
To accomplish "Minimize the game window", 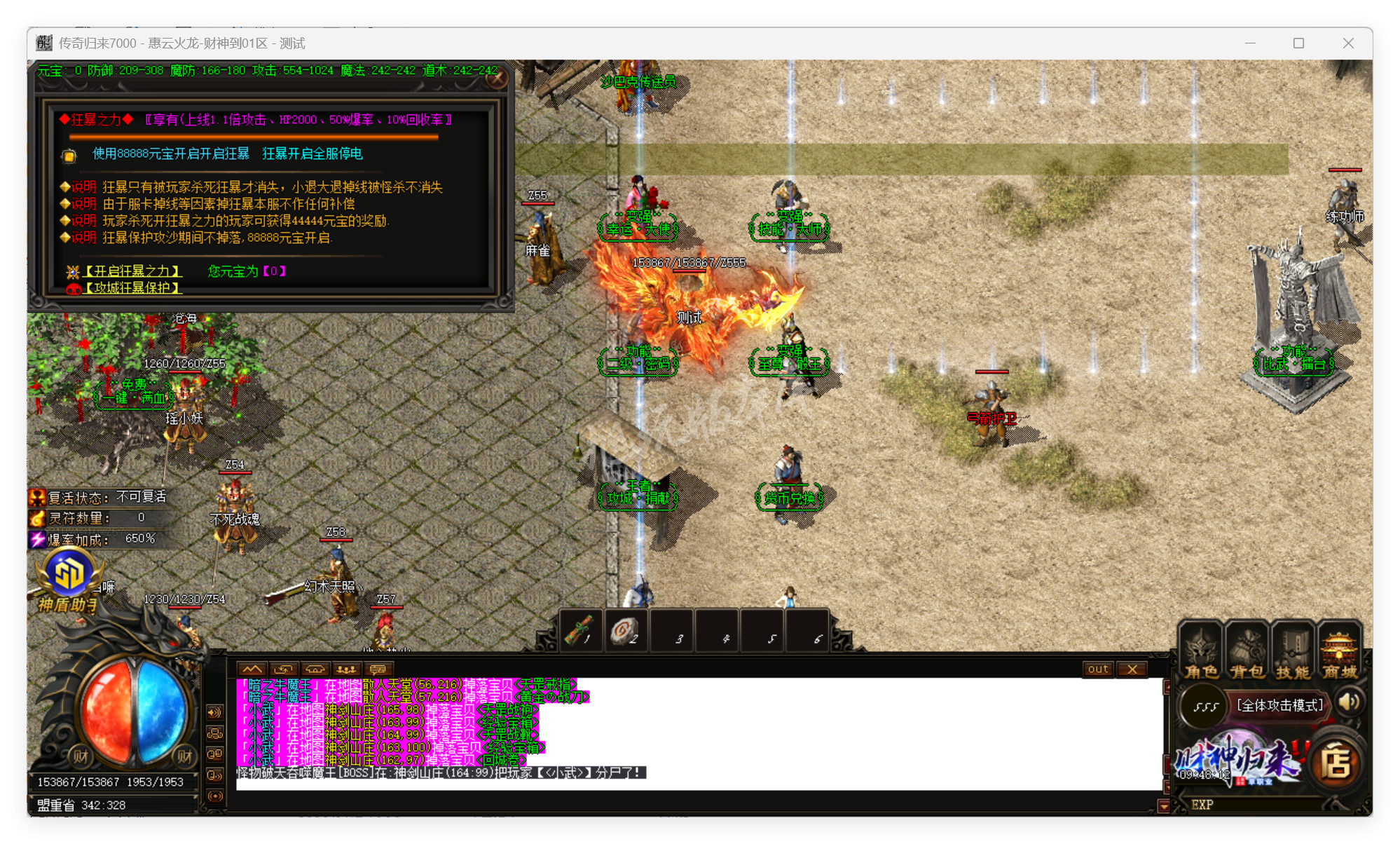I will (1250, 43).
